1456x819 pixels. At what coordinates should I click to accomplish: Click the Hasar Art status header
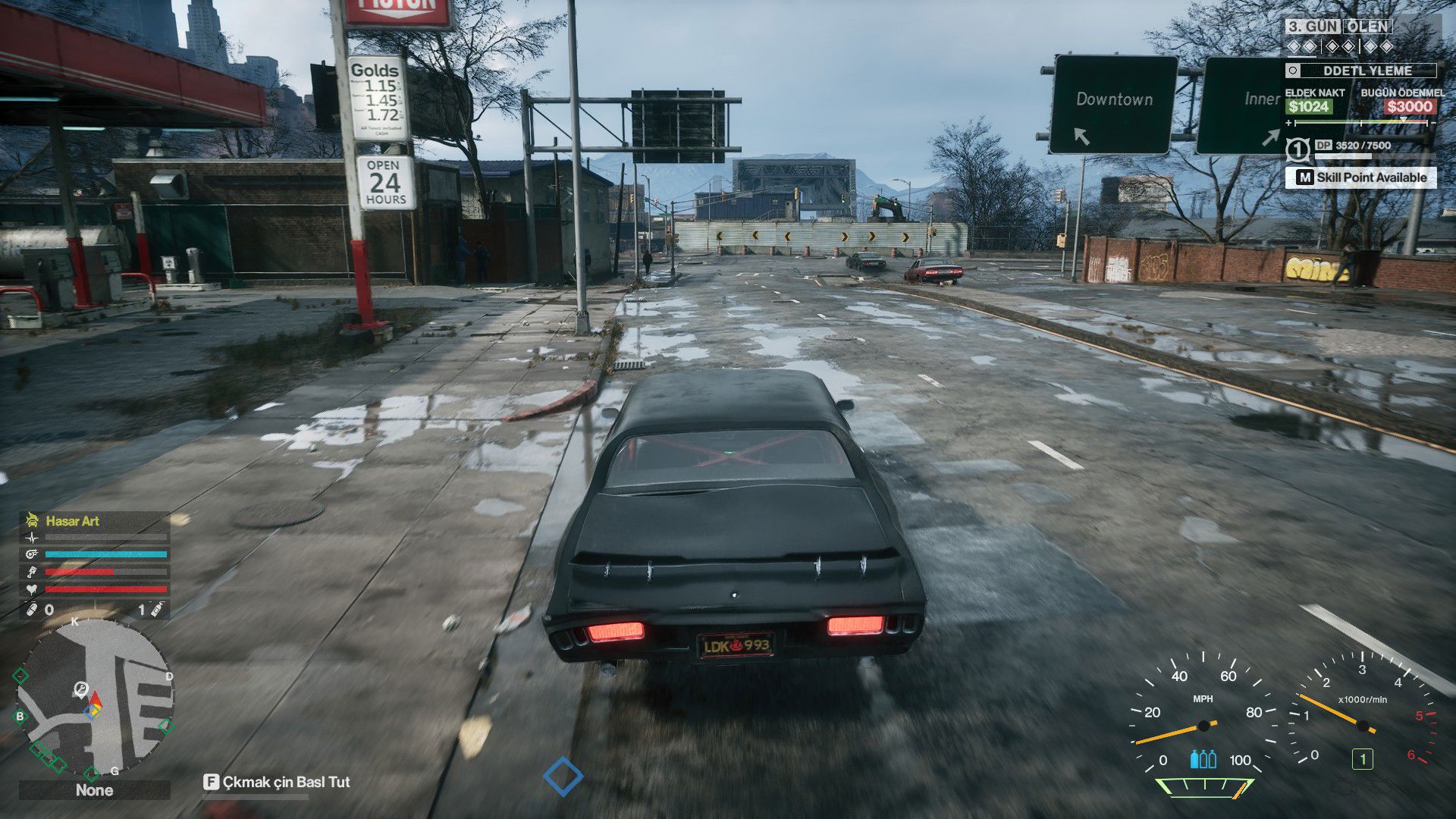(x=73, y=521)
